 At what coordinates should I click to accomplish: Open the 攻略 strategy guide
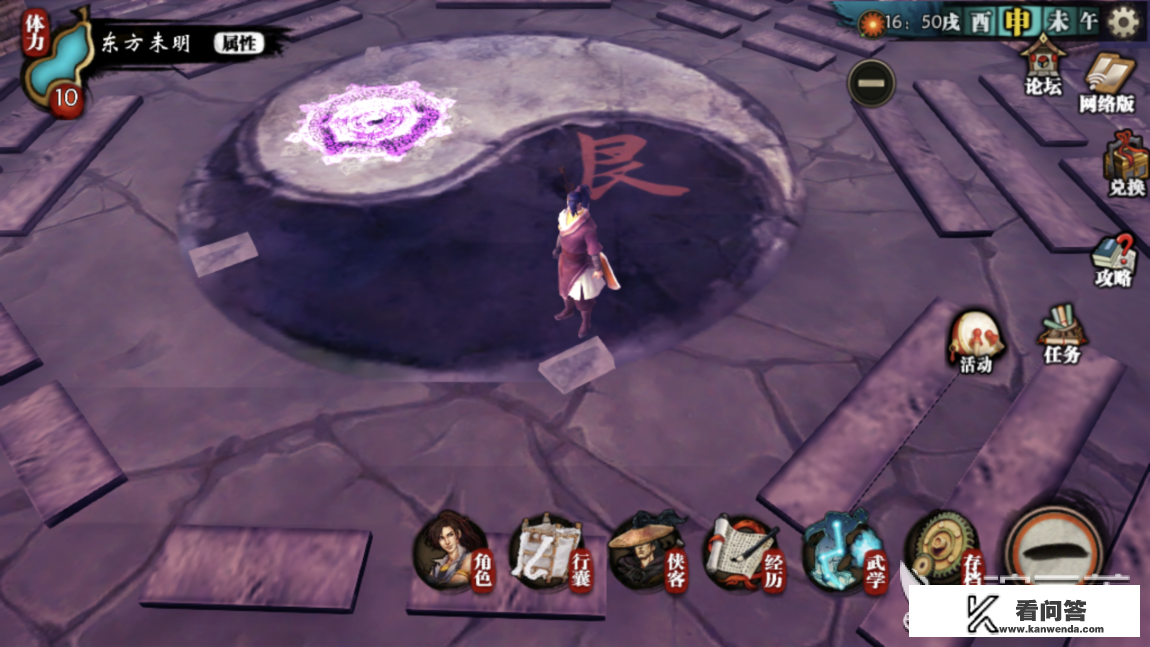click(1113, 259)
